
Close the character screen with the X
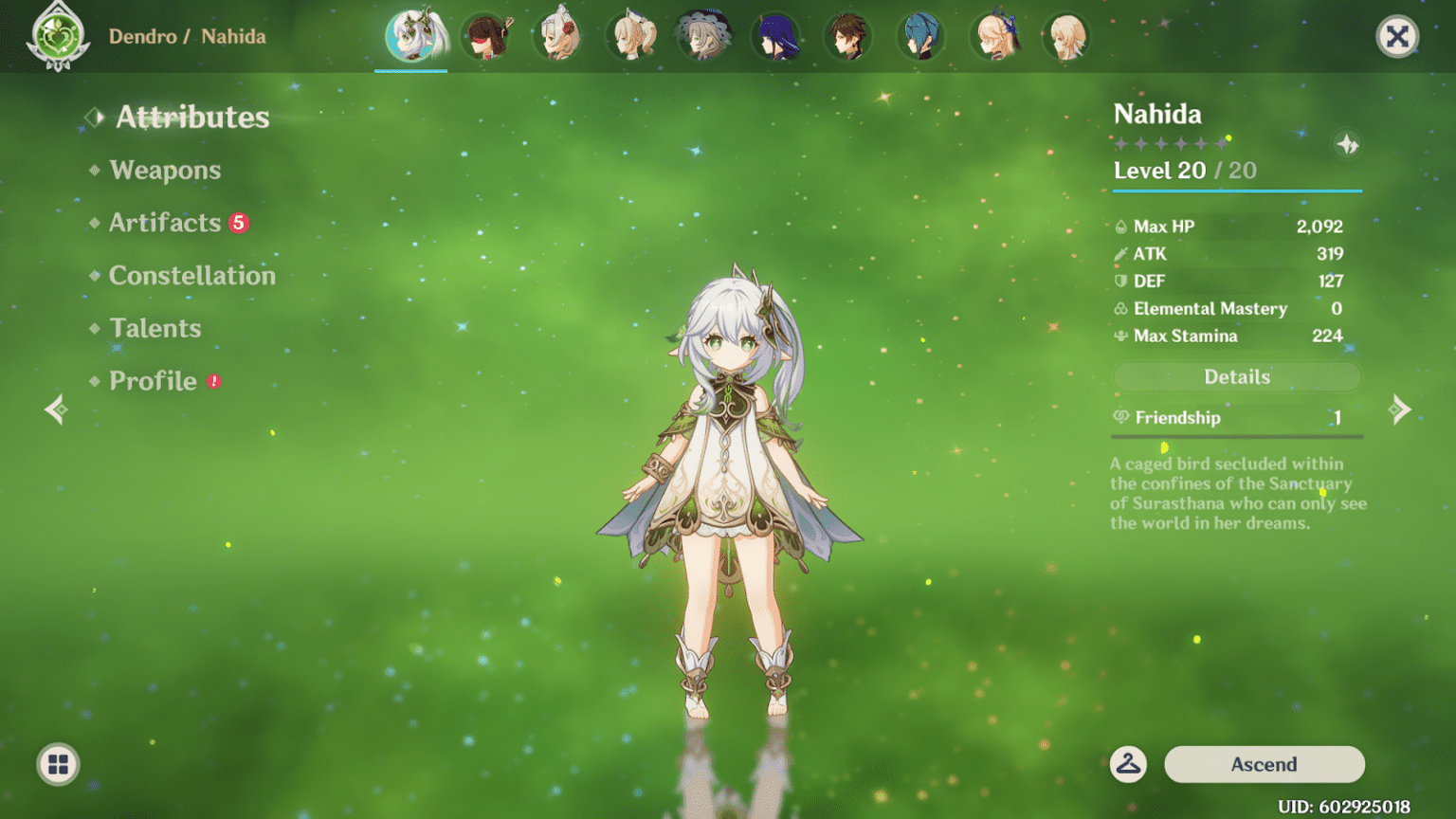(1396, 37)
